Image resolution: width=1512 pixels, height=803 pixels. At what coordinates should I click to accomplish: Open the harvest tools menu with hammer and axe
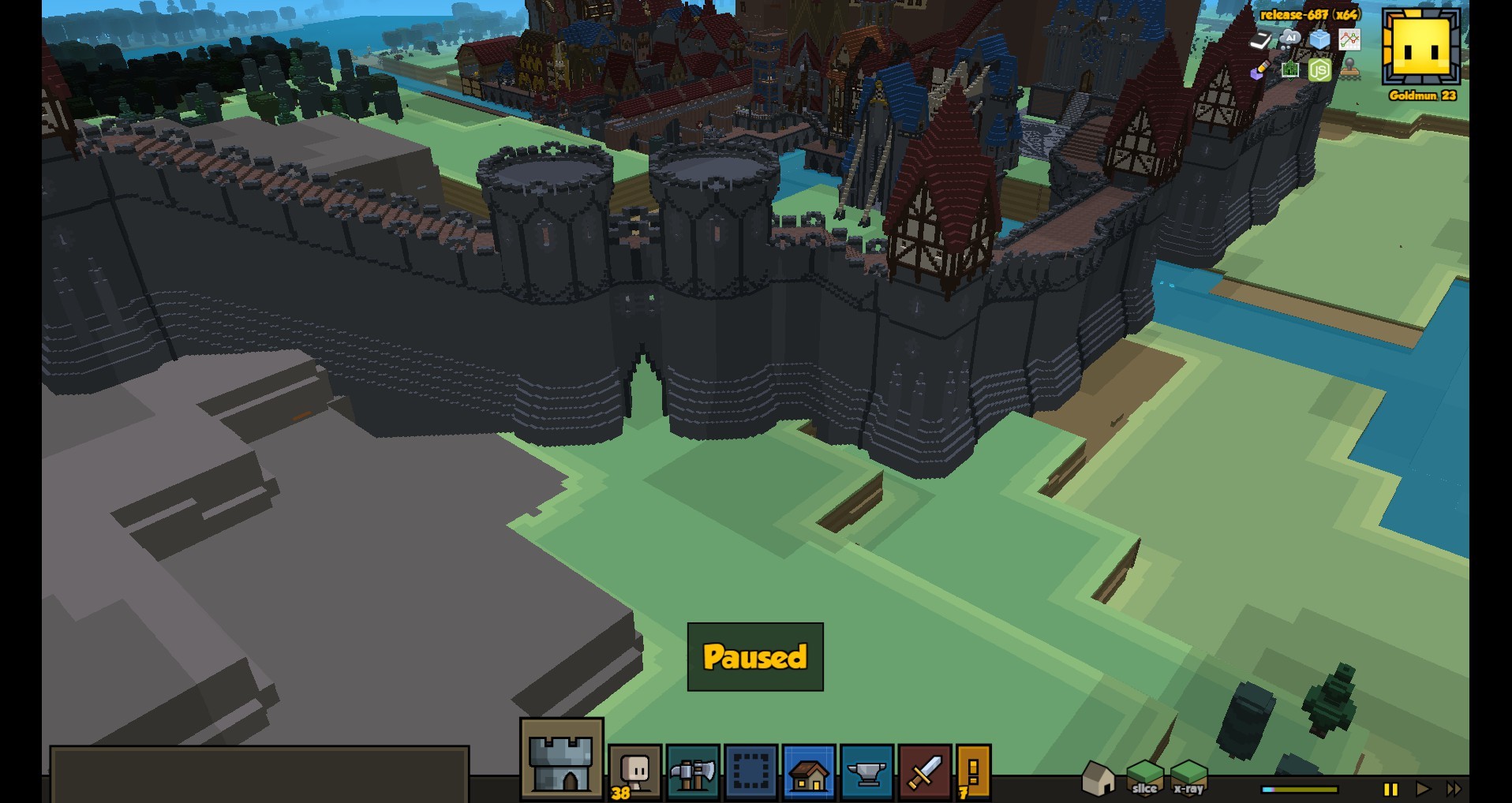pyautogui.click(x=692, y=772)
